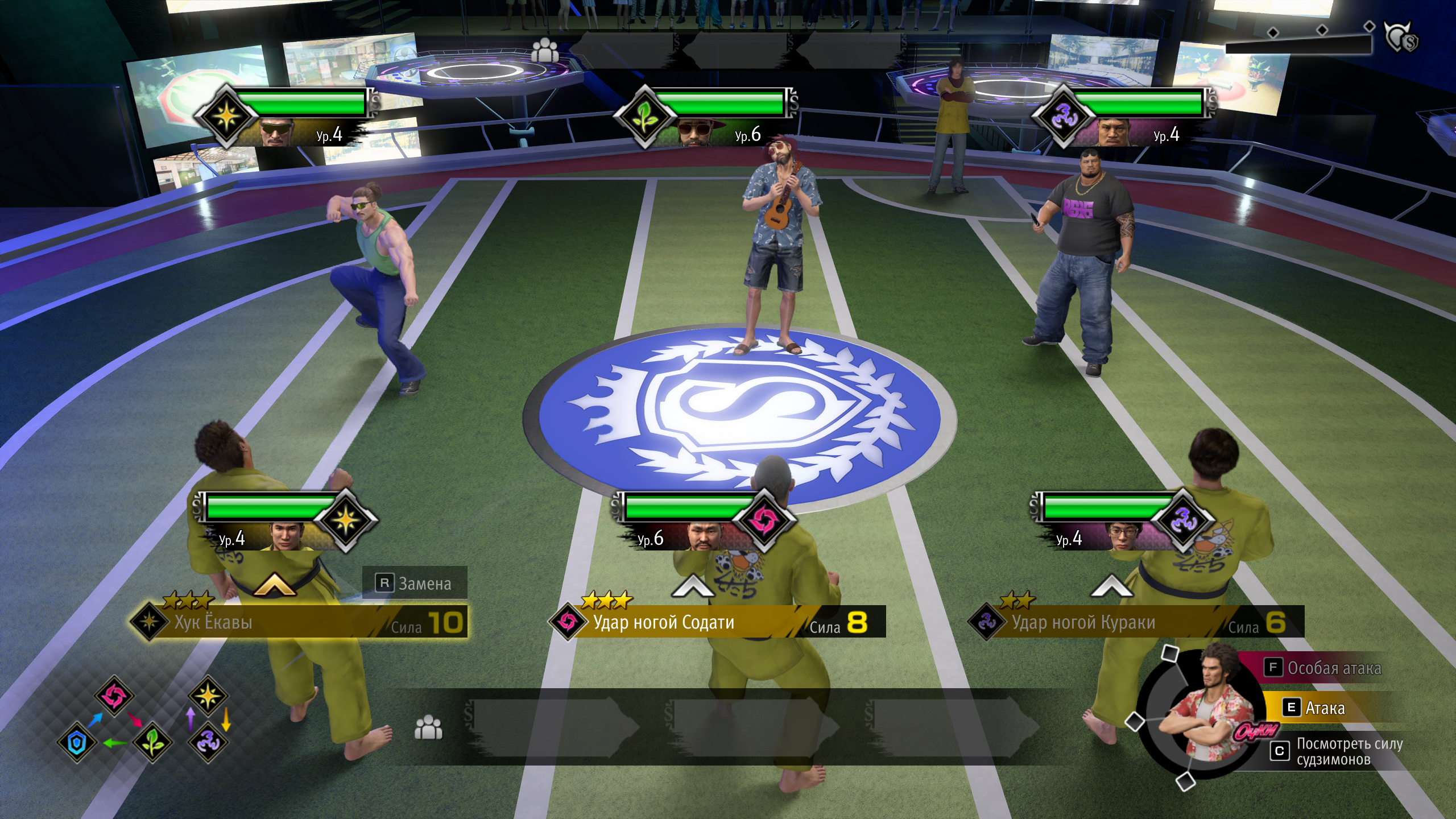Choose the Атака command
This screenshot has height=819, width=1456.
pyautogui.click(x=1324, y=708)
